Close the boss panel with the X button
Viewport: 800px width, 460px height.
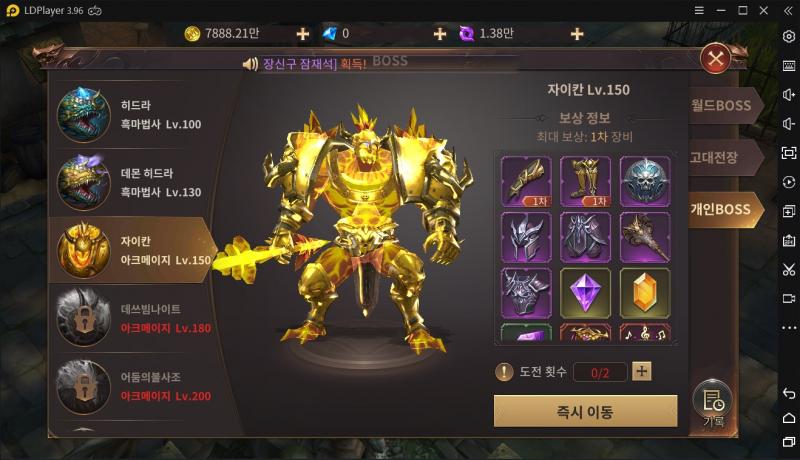(716, 59)
